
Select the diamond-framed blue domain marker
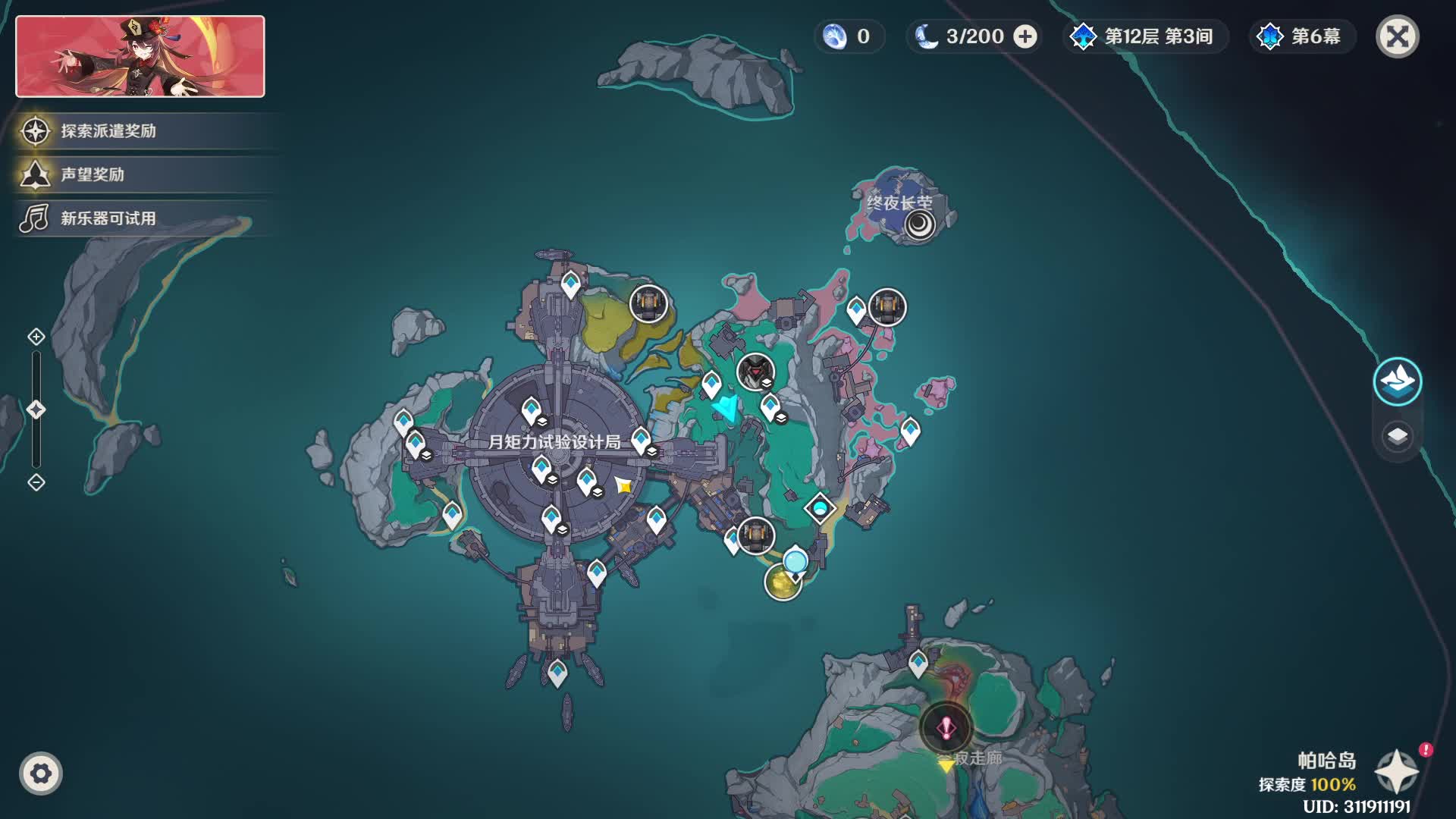coord(820,508)
